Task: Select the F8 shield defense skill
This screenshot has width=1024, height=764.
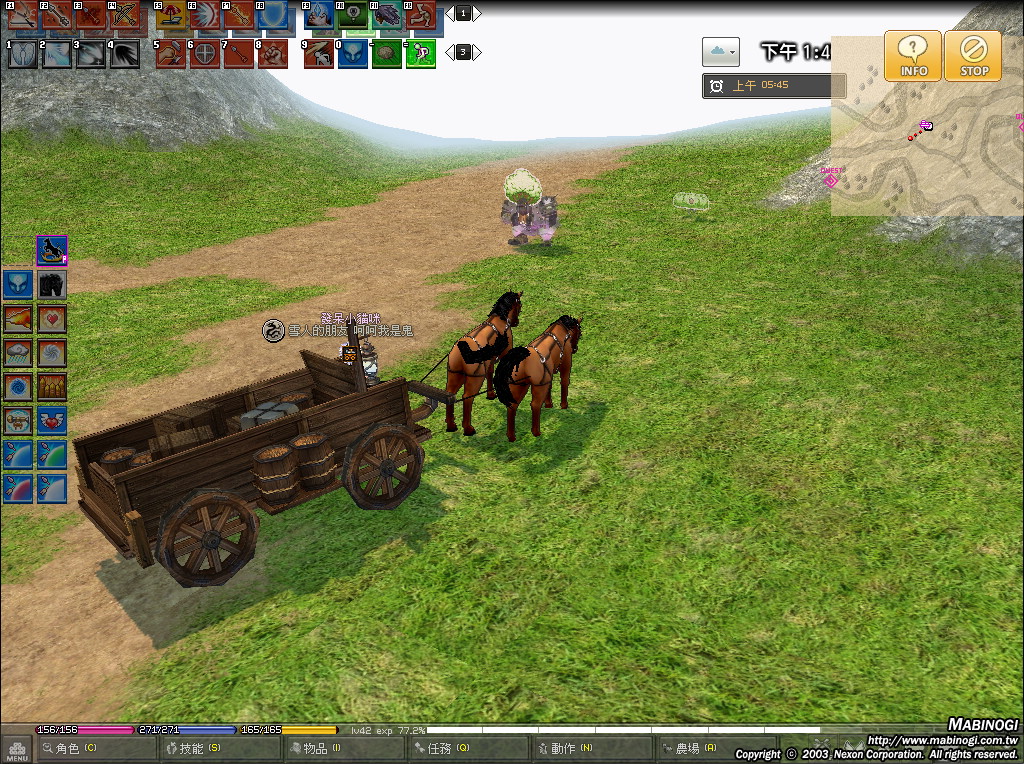Action: [x=272, y=15]
